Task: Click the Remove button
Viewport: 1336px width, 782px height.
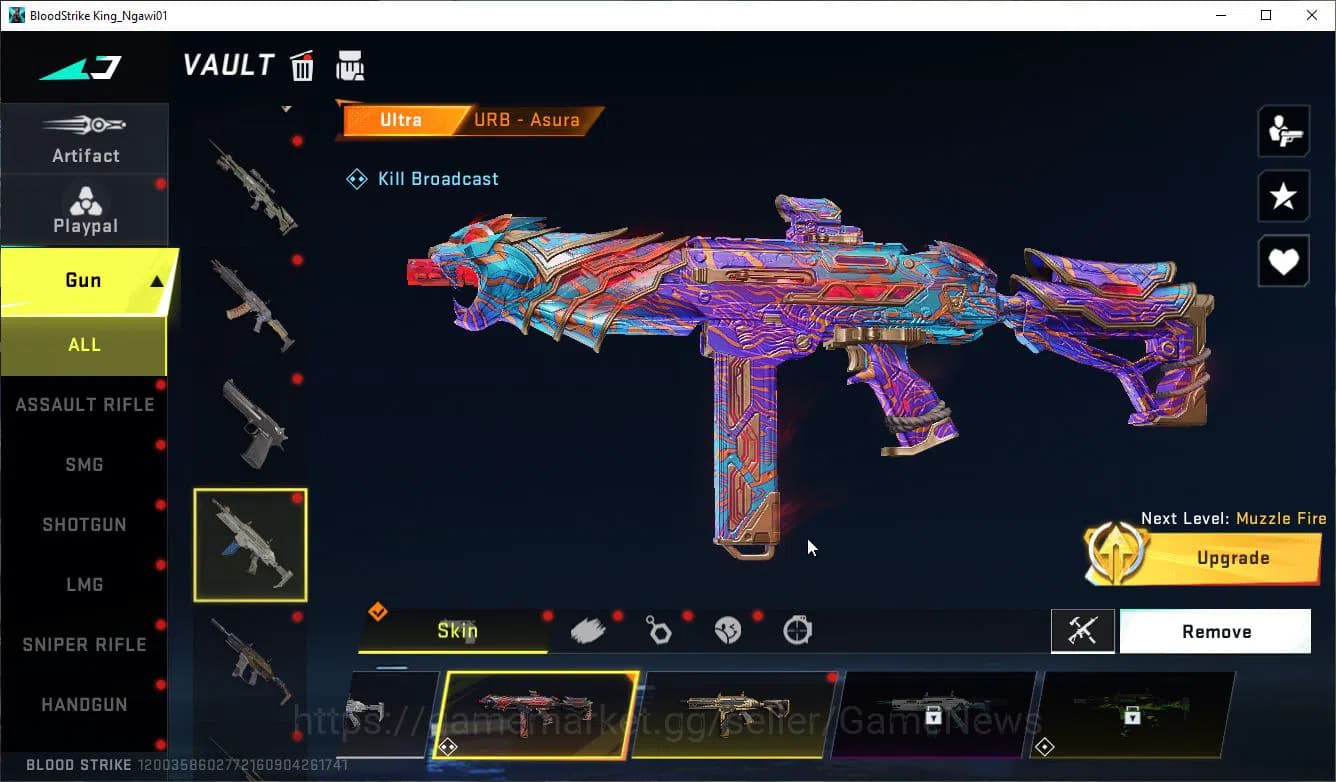Action: click(x=1215, y=631)
